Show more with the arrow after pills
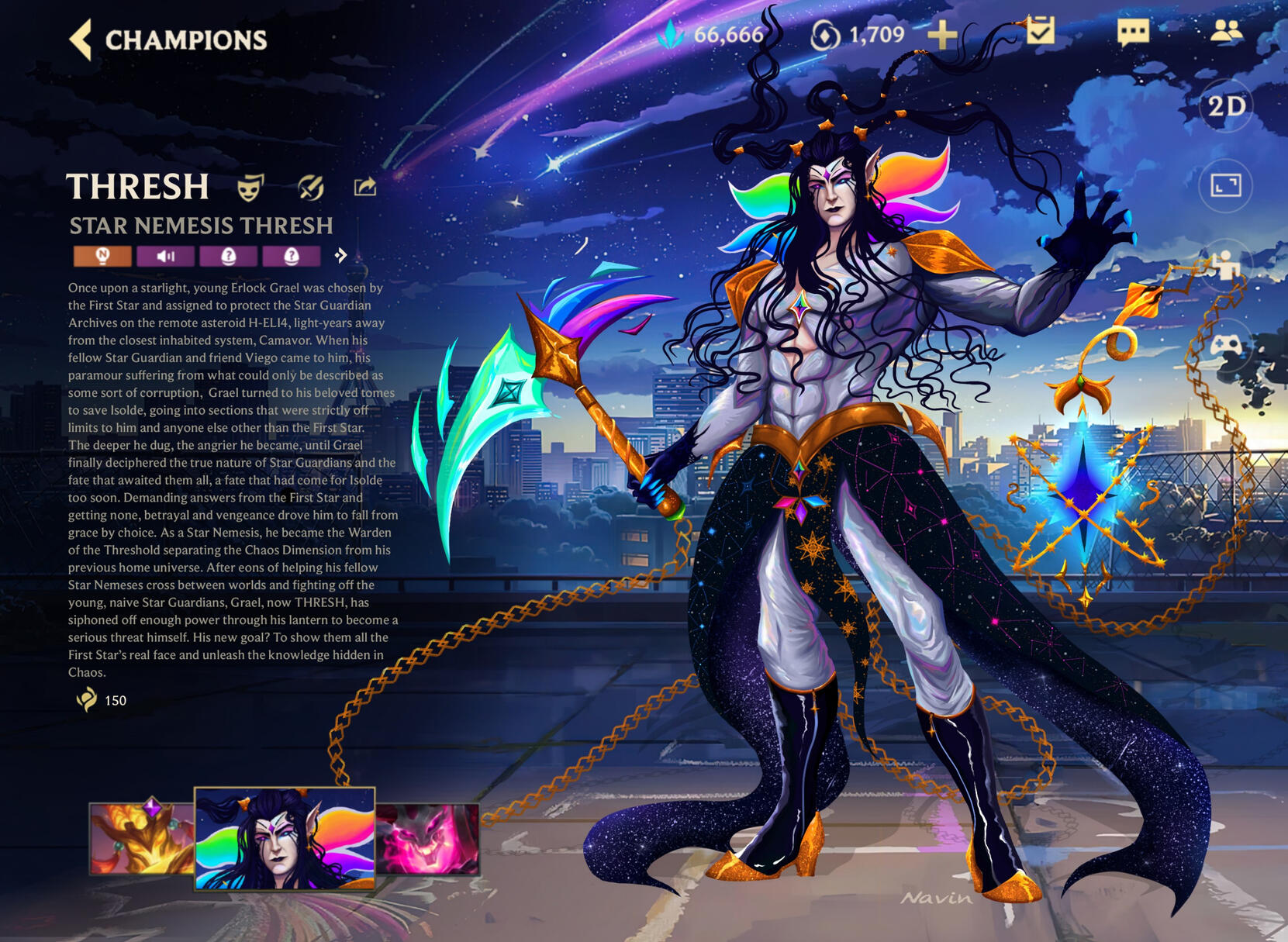Screen dimensions: 1288x942 click(x=340, y=256)
